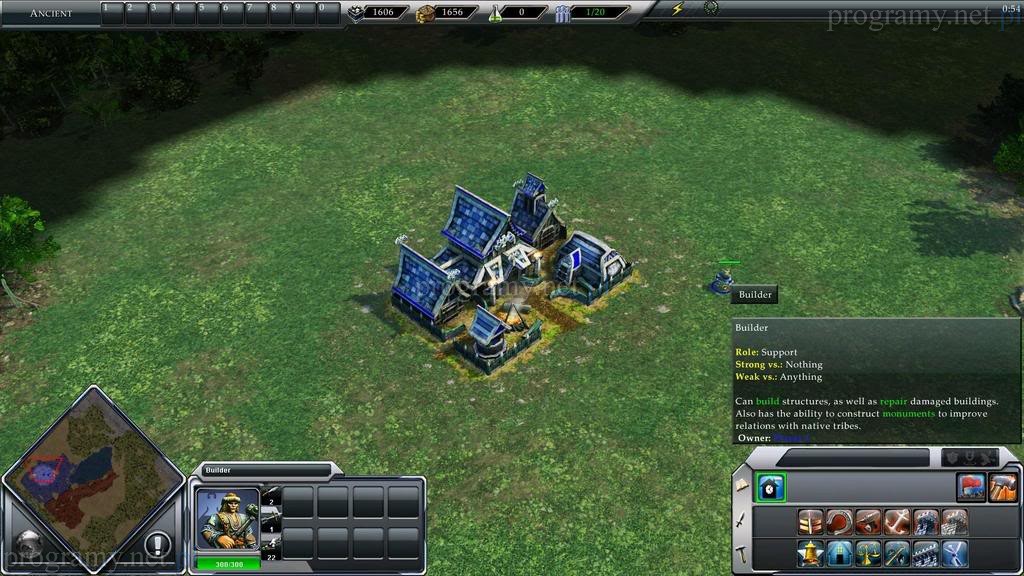
Task: Click the exclamation mark alert button
Action: (x=157, y=547)
